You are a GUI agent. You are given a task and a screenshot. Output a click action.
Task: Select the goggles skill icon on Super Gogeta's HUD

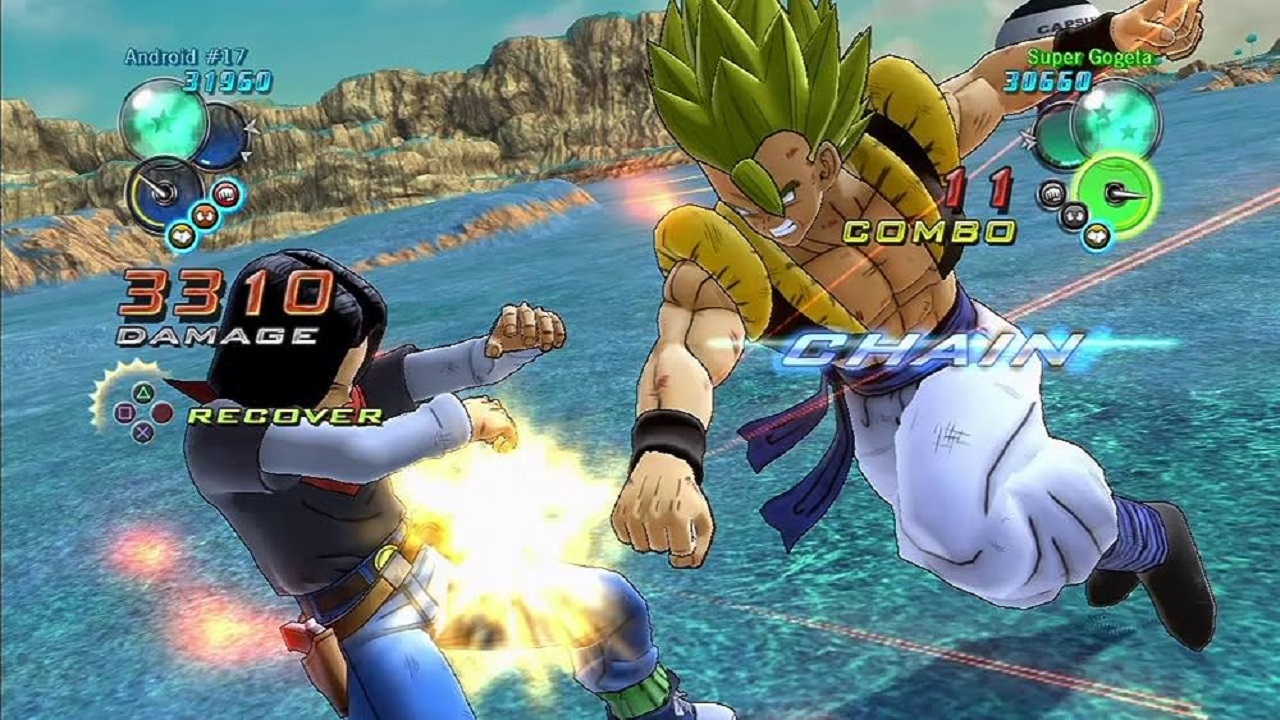tap(1074, 214)
